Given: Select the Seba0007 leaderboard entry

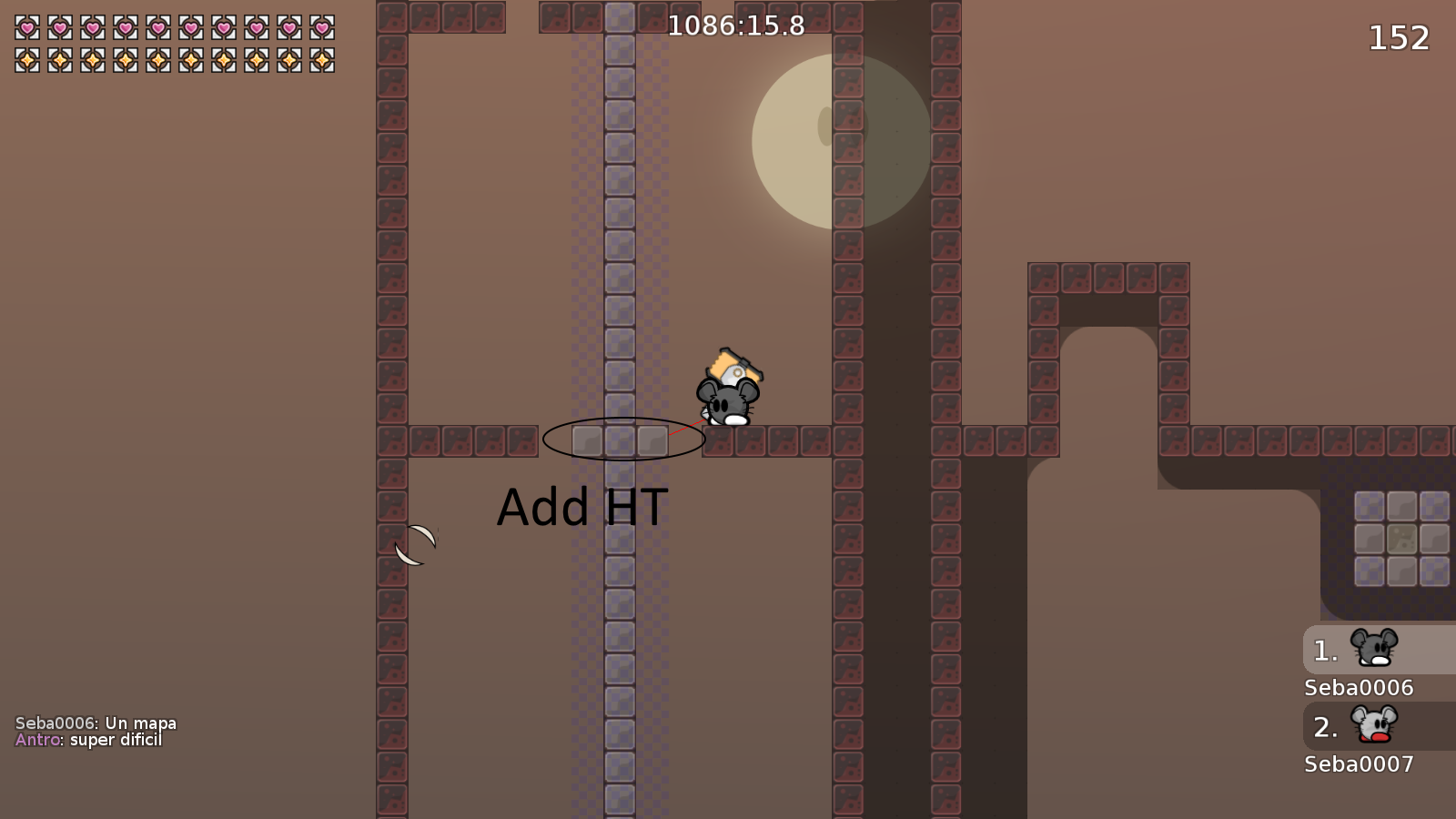Looking at the screenshot, I should coord(1358,764).
